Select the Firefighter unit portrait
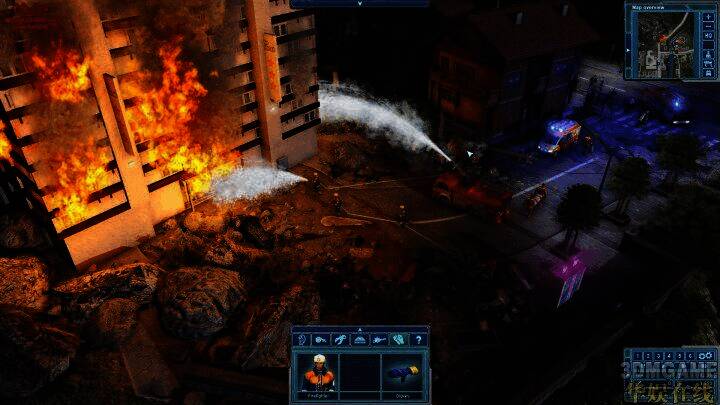The height and width of the screenshot is (405, 720). pos(316,372)
